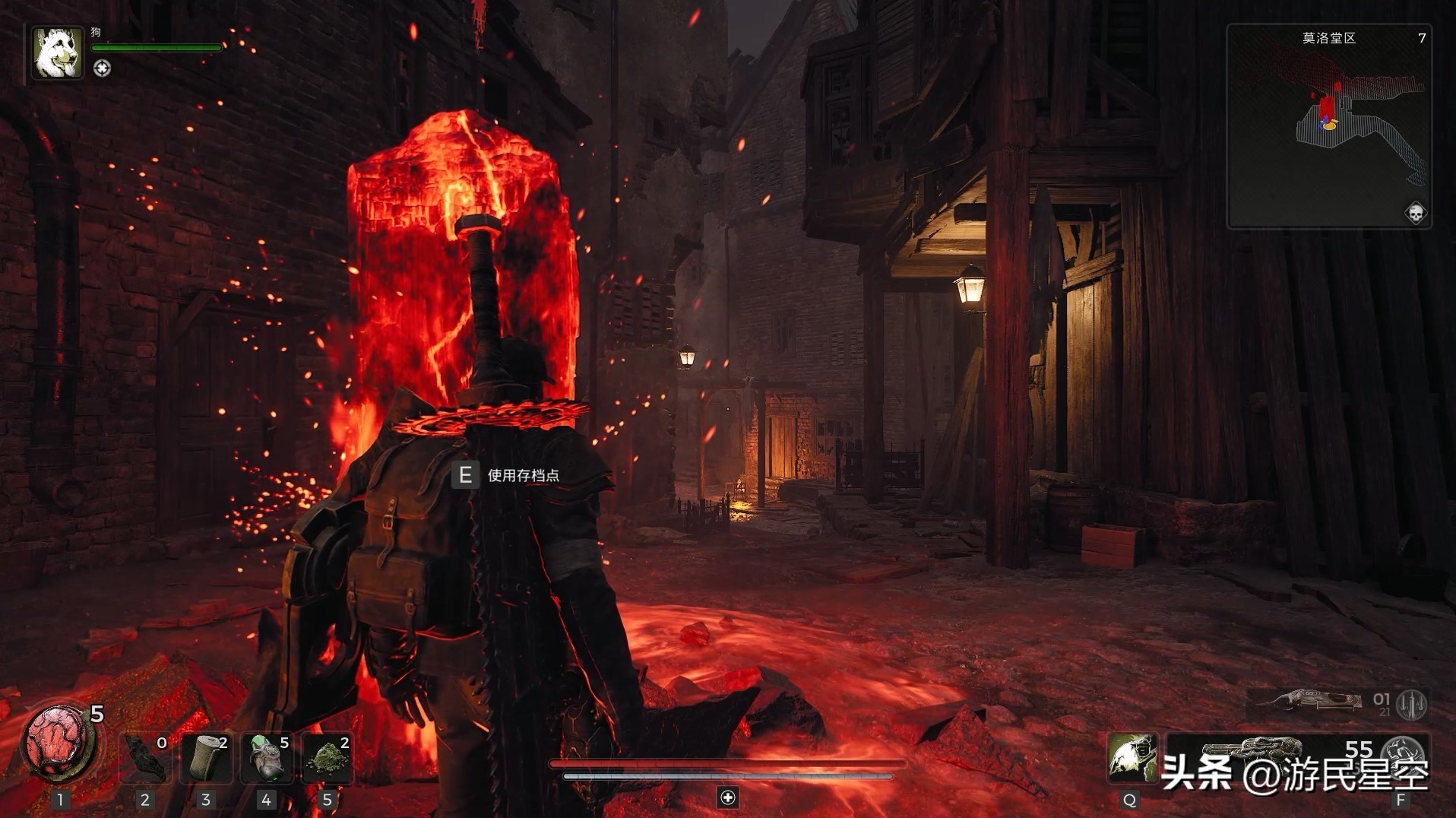Activate the Handler dog skill icon

coord(1131,758)
